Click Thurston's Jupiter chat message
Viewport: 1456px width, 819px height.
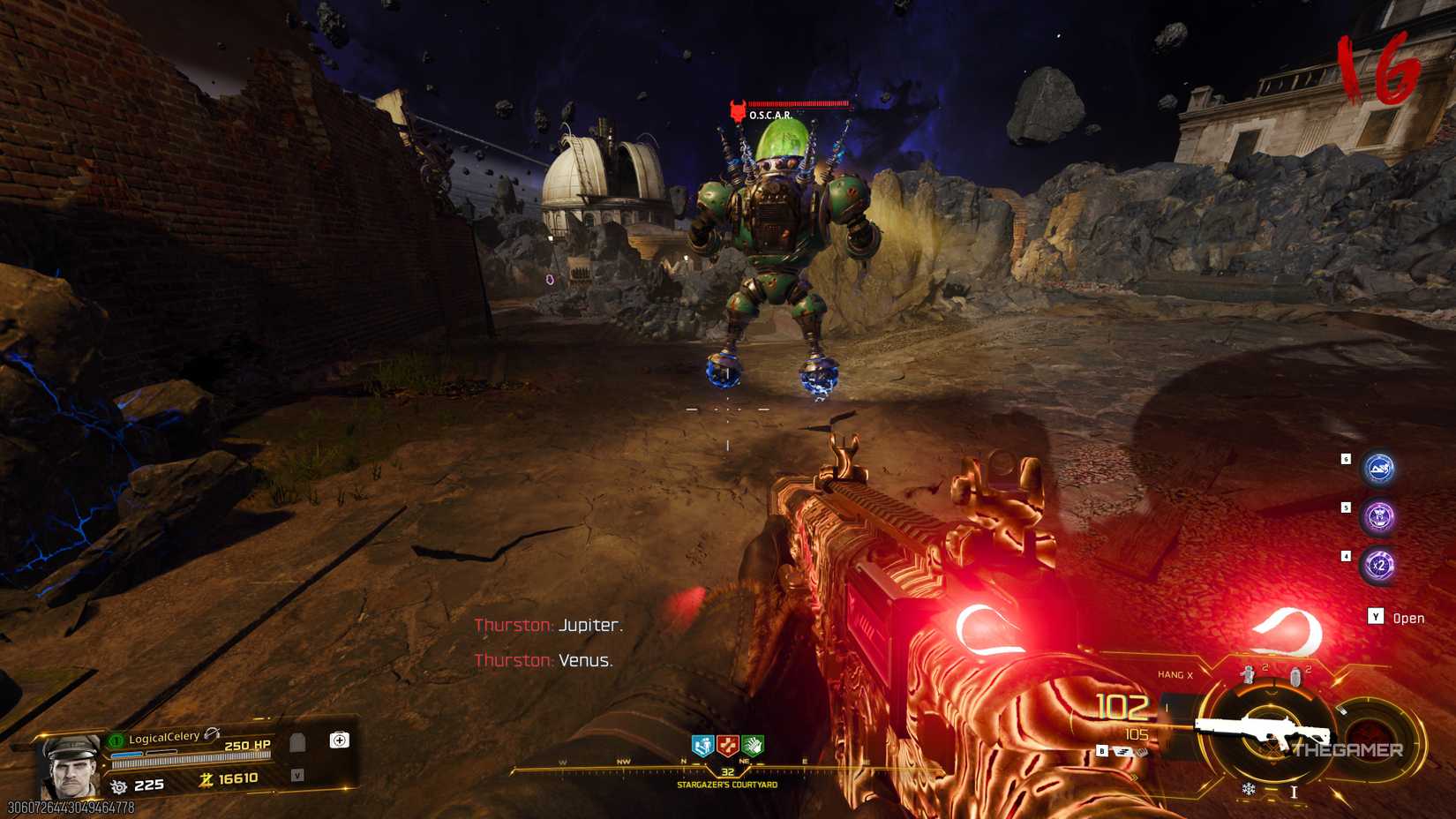coord(547,627)
